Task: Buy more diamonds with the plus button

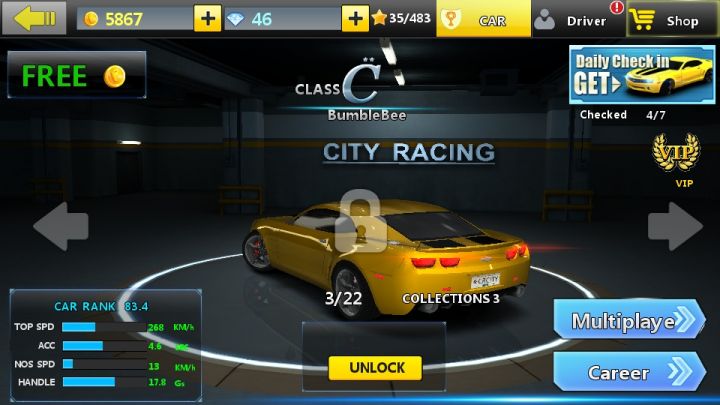Action: tap(355, 19)
